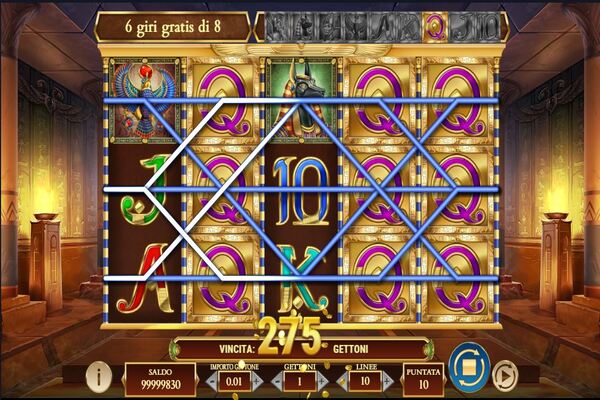Screen dimensions: 600x400
Task: Raise the number of Linee
Action: 389,381
